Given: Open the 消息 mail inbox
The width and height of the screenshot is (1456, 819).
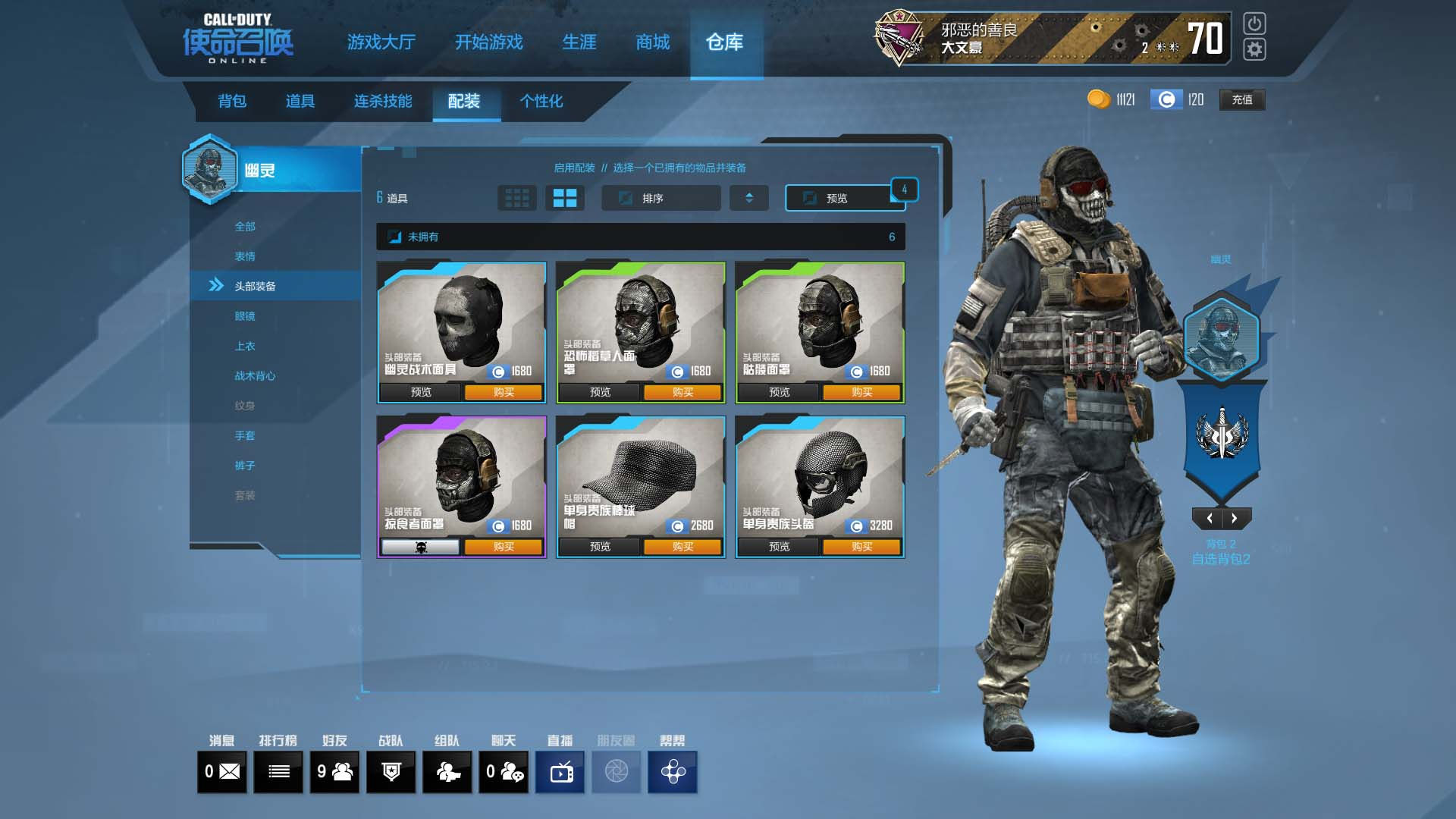Looking at the screenshot, I should coord(222,772).
